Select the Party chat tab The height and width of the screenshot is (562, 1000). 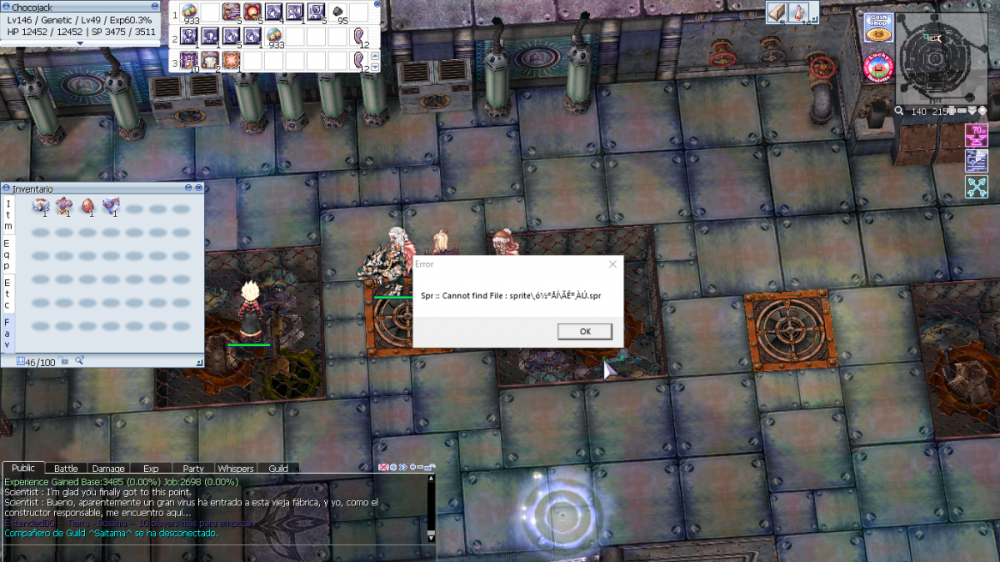pyautogui.click(x=193, y=468)
